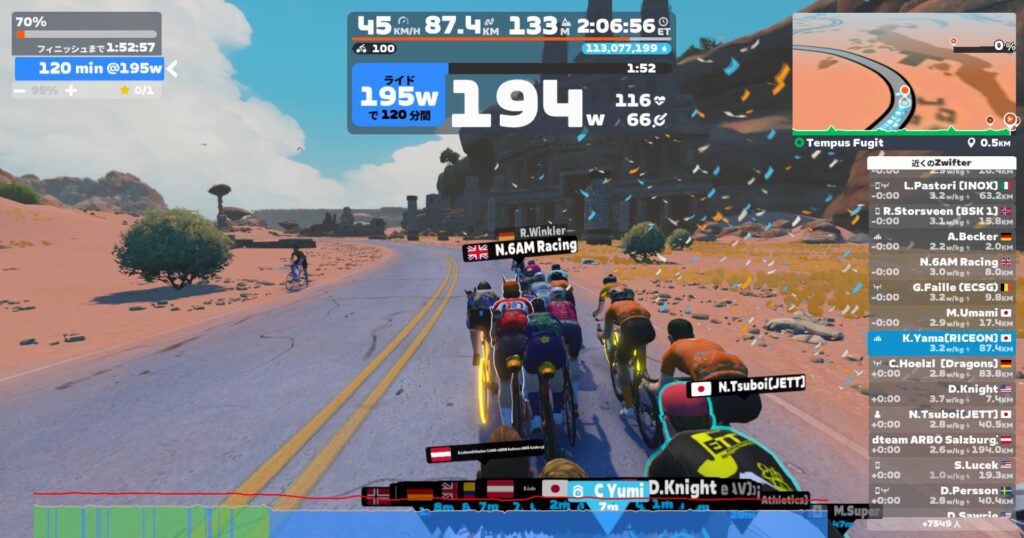Select L.Pastori (INOX) in the rider list
The image size is (1024, 538).
pyautogui.click(x=941, y=191)
